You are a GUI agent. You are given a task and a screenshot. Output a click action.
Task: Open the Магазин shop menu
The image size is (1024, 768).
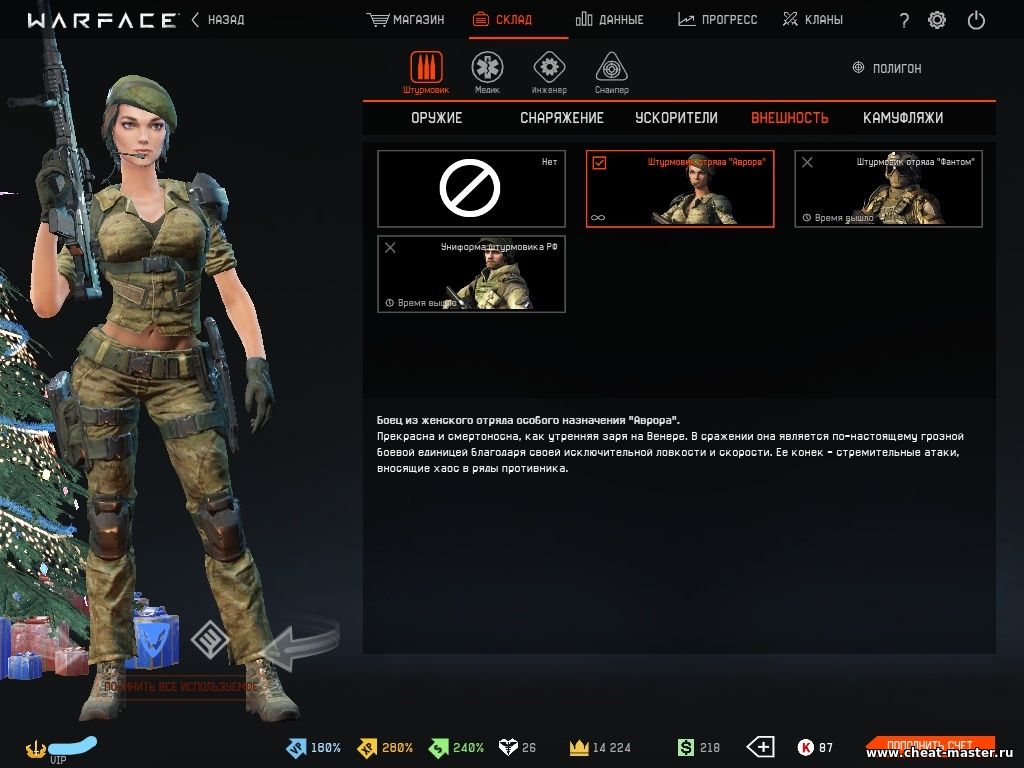tap(406, 20)
